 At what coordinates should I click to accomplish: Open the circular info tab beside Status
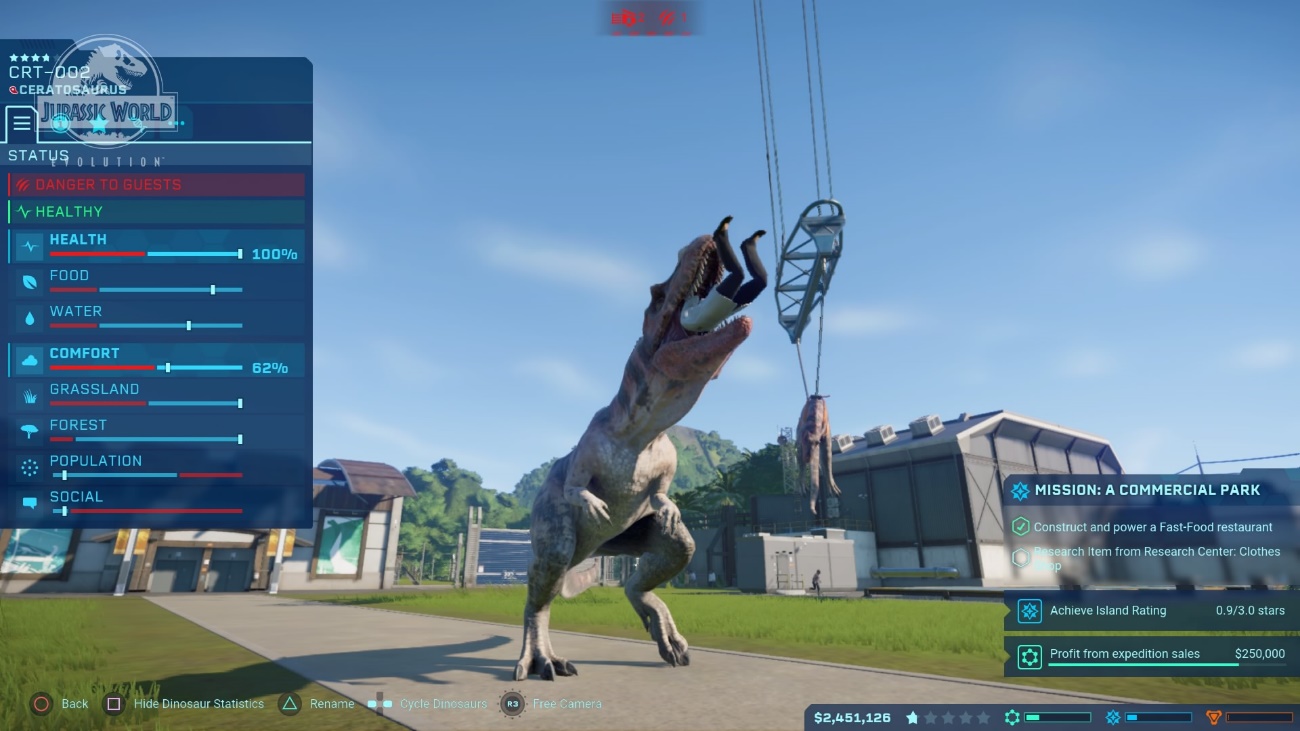tap(61, 124)
